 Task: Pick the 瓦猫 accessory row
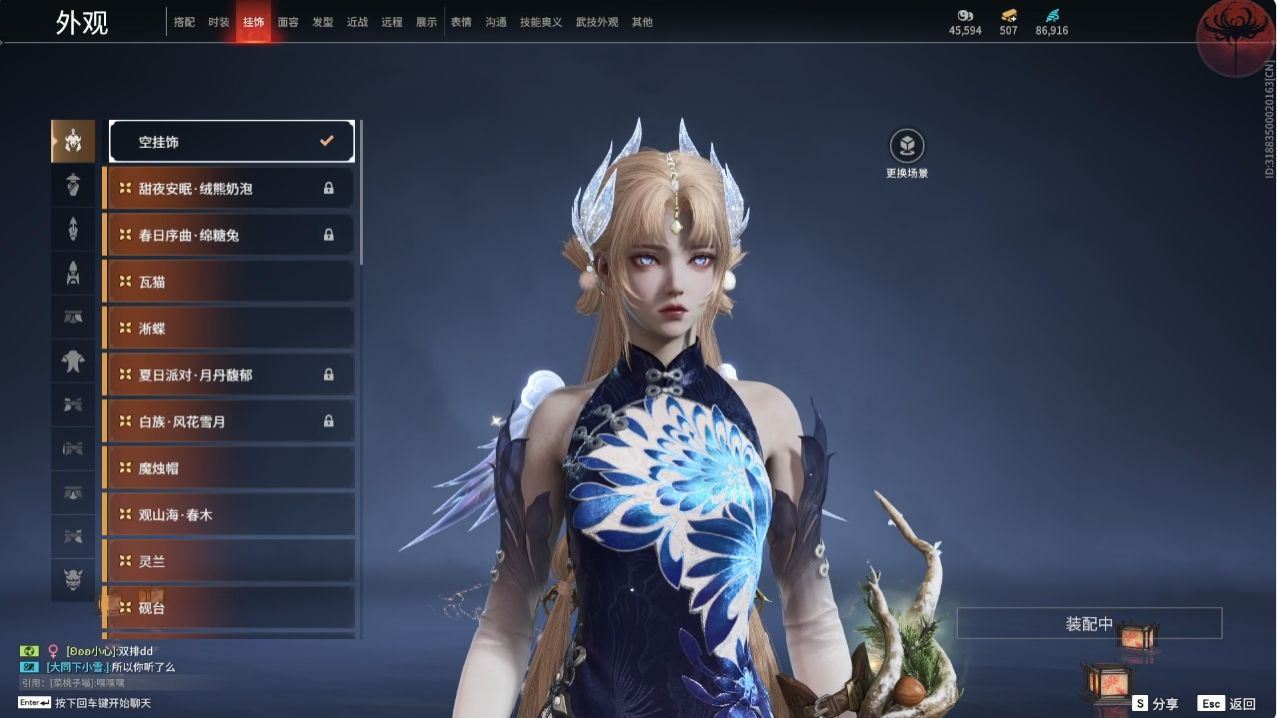[x=229, y=282]
